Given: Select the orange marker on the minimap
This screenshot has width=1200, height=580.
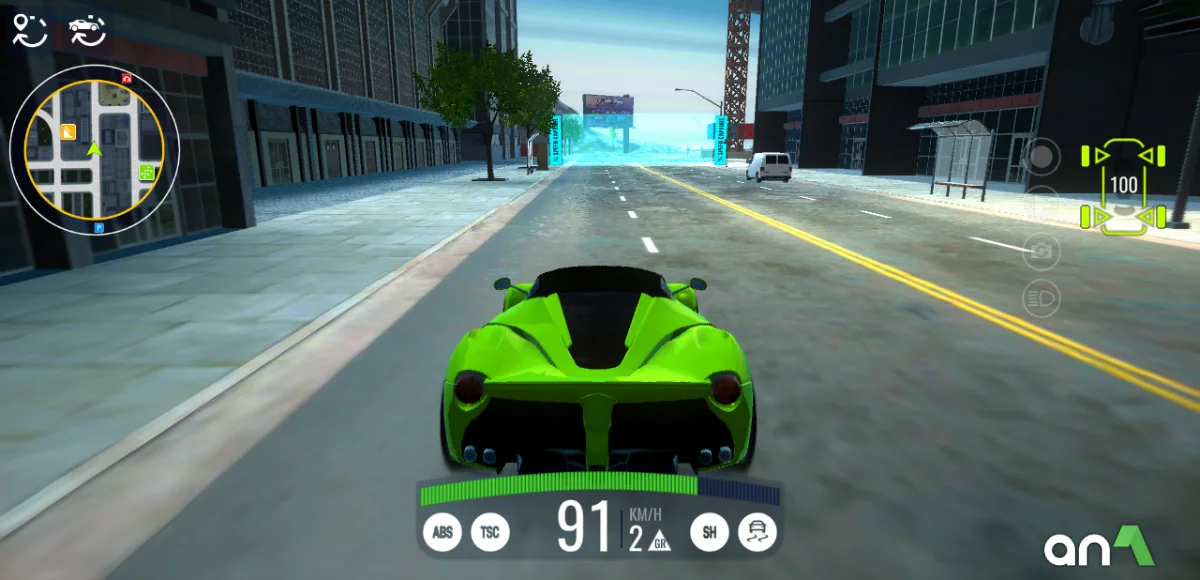Looking at the screenshot, I should [x=68, y=131].
